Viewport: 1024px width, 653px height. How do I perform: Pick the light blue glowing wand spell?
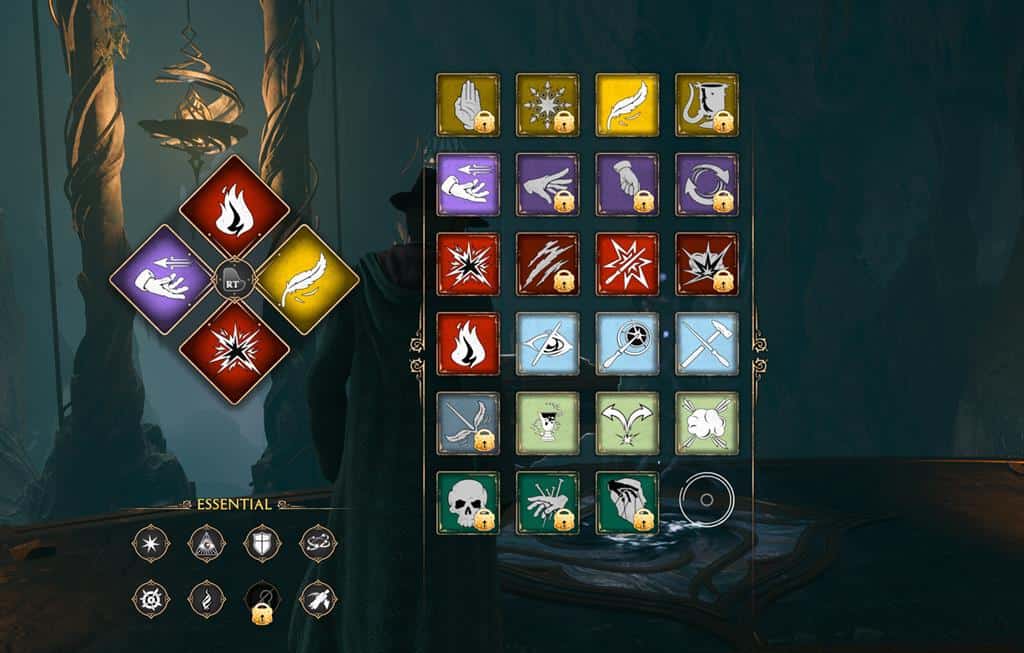click(x=627, y=344)
